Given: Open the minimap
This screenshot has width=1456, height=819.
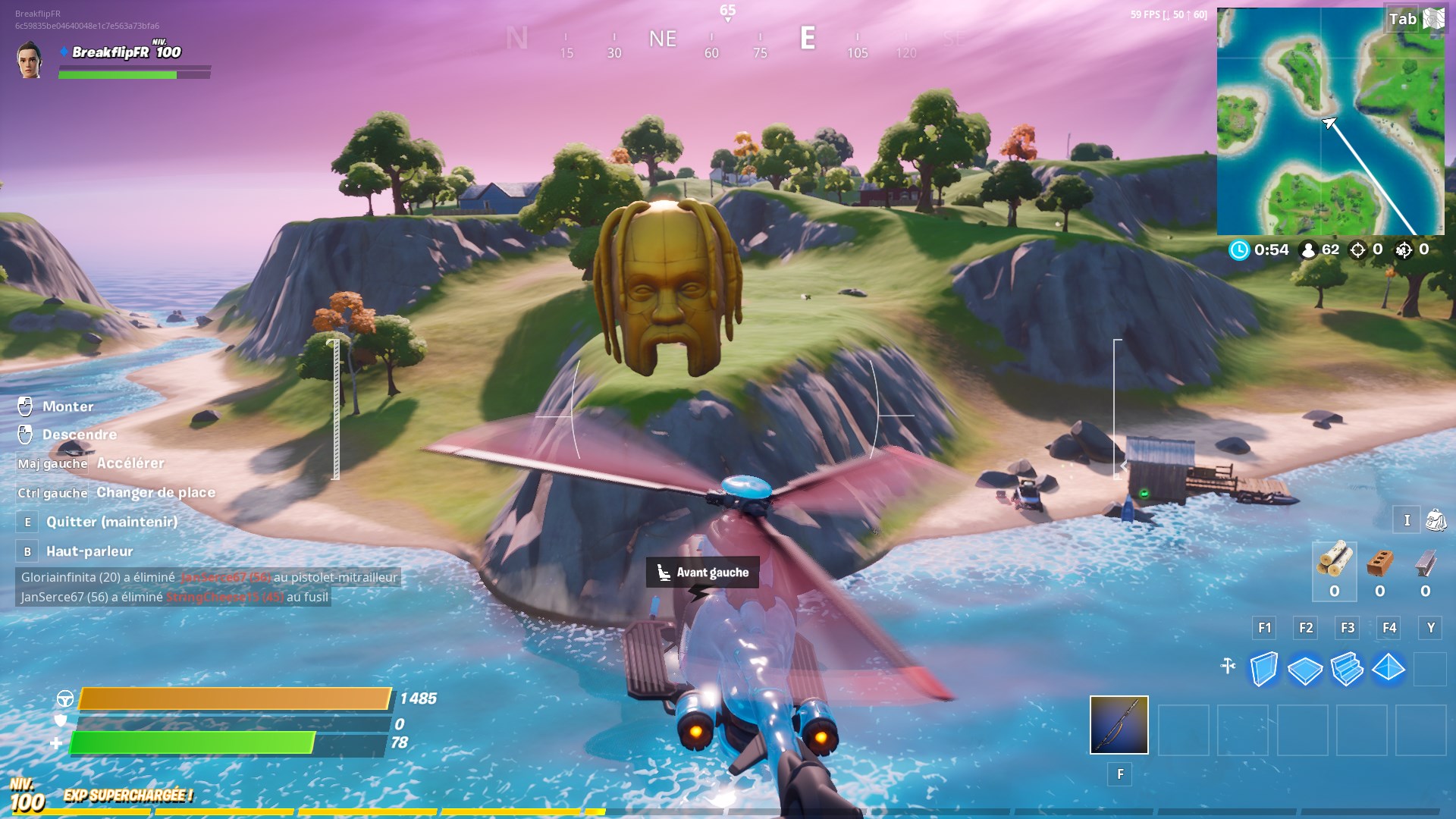Looking at the screenshot, I should 1329,121.
